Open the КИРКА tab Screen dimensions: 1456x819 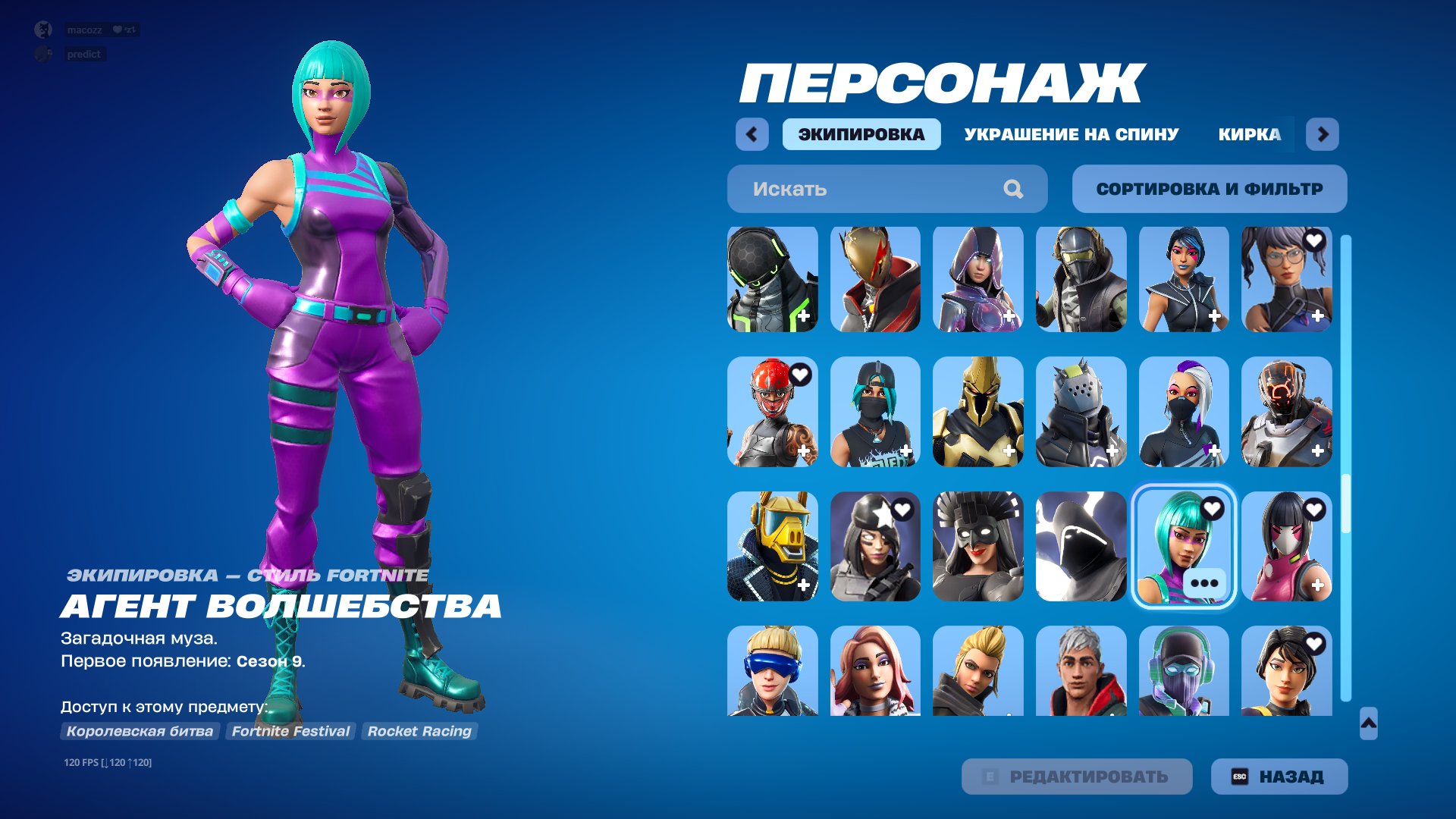pyautogui.click(x=1249, y=133)
